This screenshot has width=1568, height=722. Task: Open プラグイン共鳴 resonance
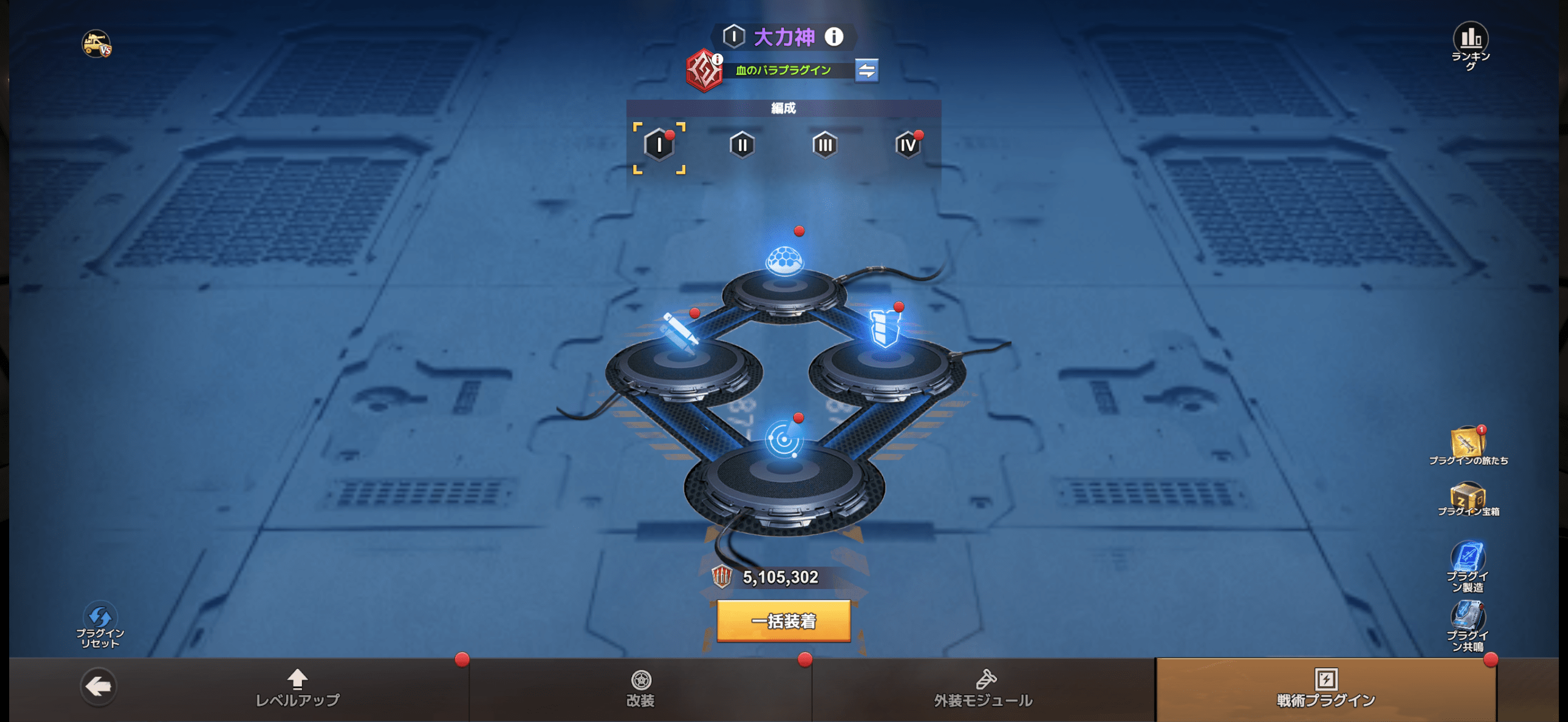(1468, 625)
